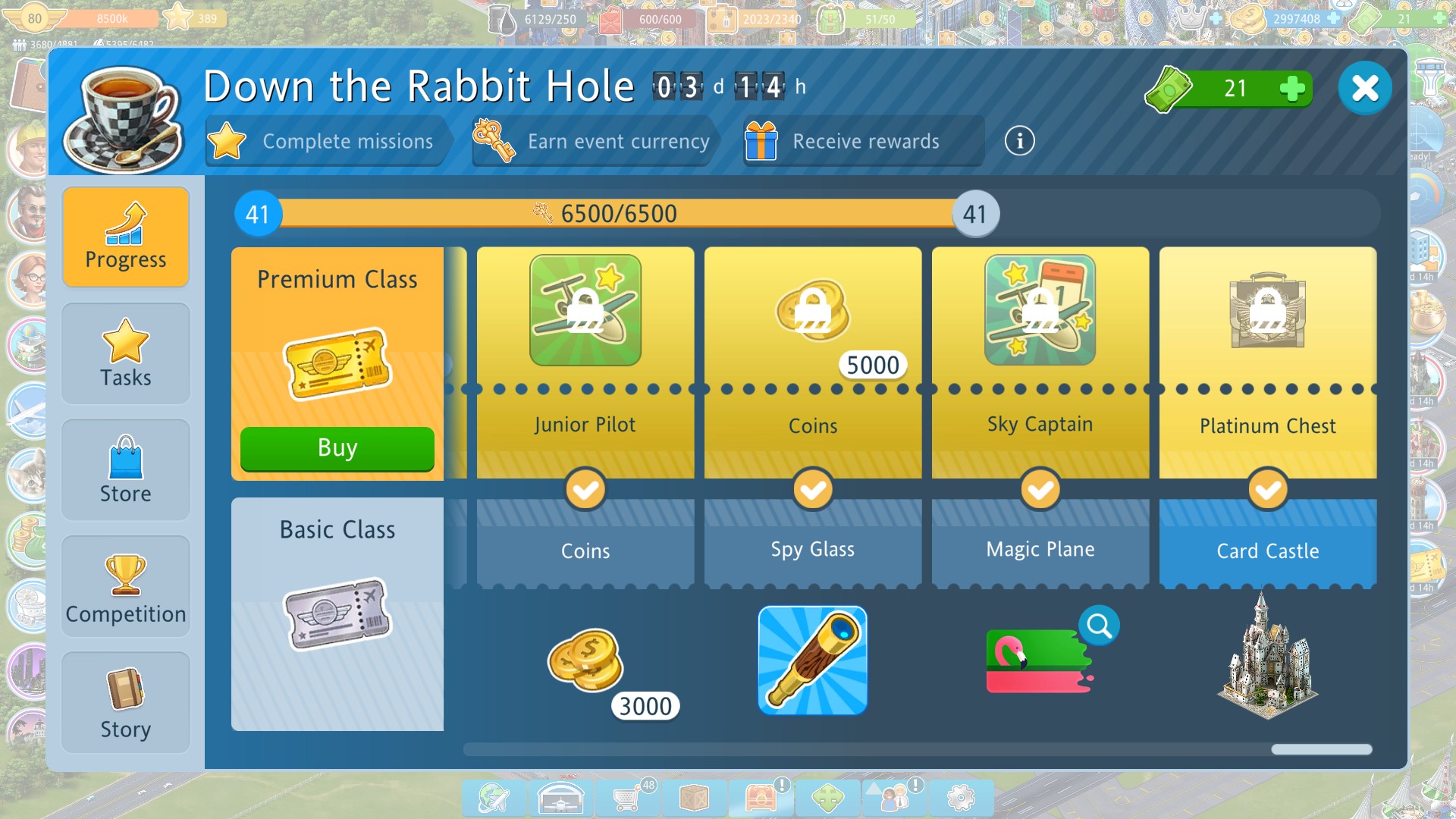Select the Spy Glass reward icon
The height and width of the screenshot is (819, 1456).
pos(812,661)
